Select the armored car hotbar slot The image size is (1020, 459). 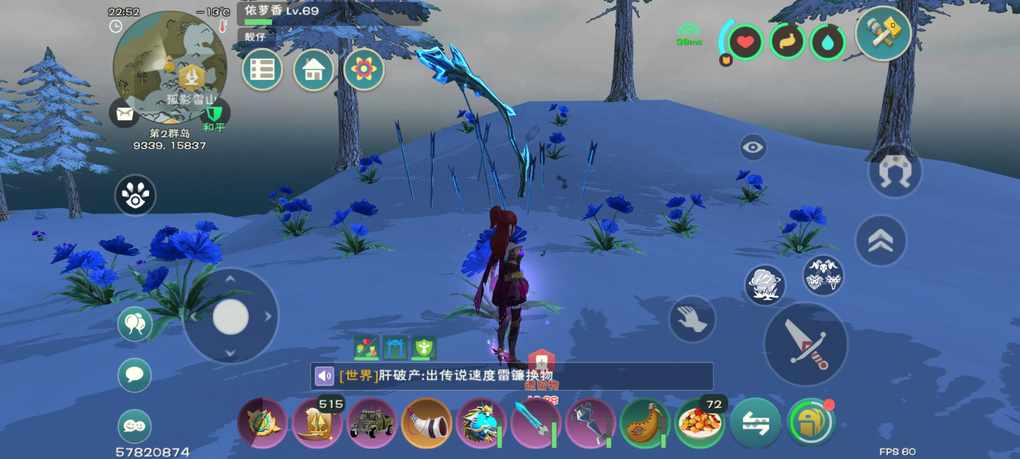tap(372, 423)
